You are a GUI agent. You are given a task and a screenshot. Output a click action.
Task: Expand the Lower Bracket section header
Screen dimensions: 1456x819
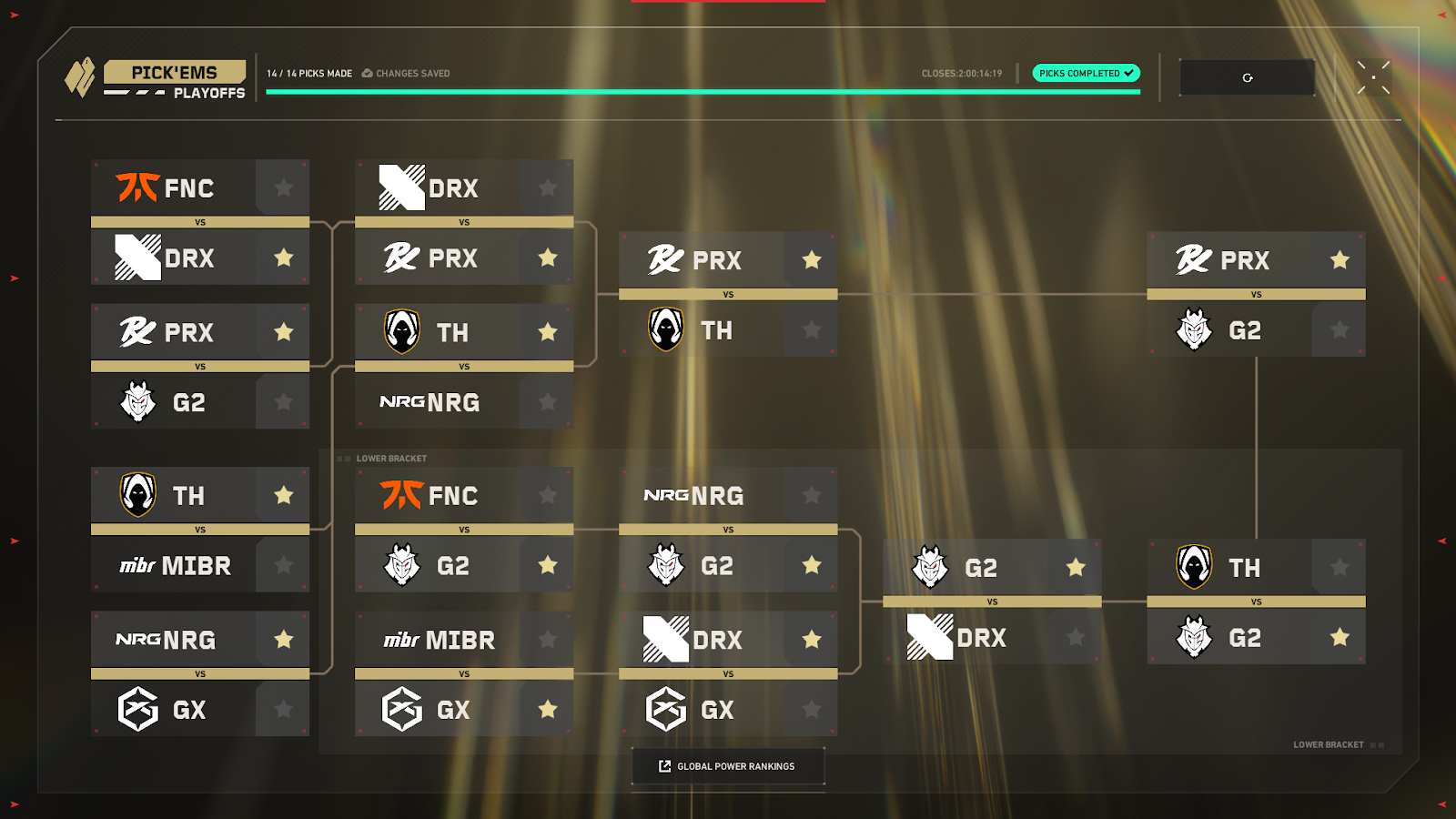click(x=393, y=458)
